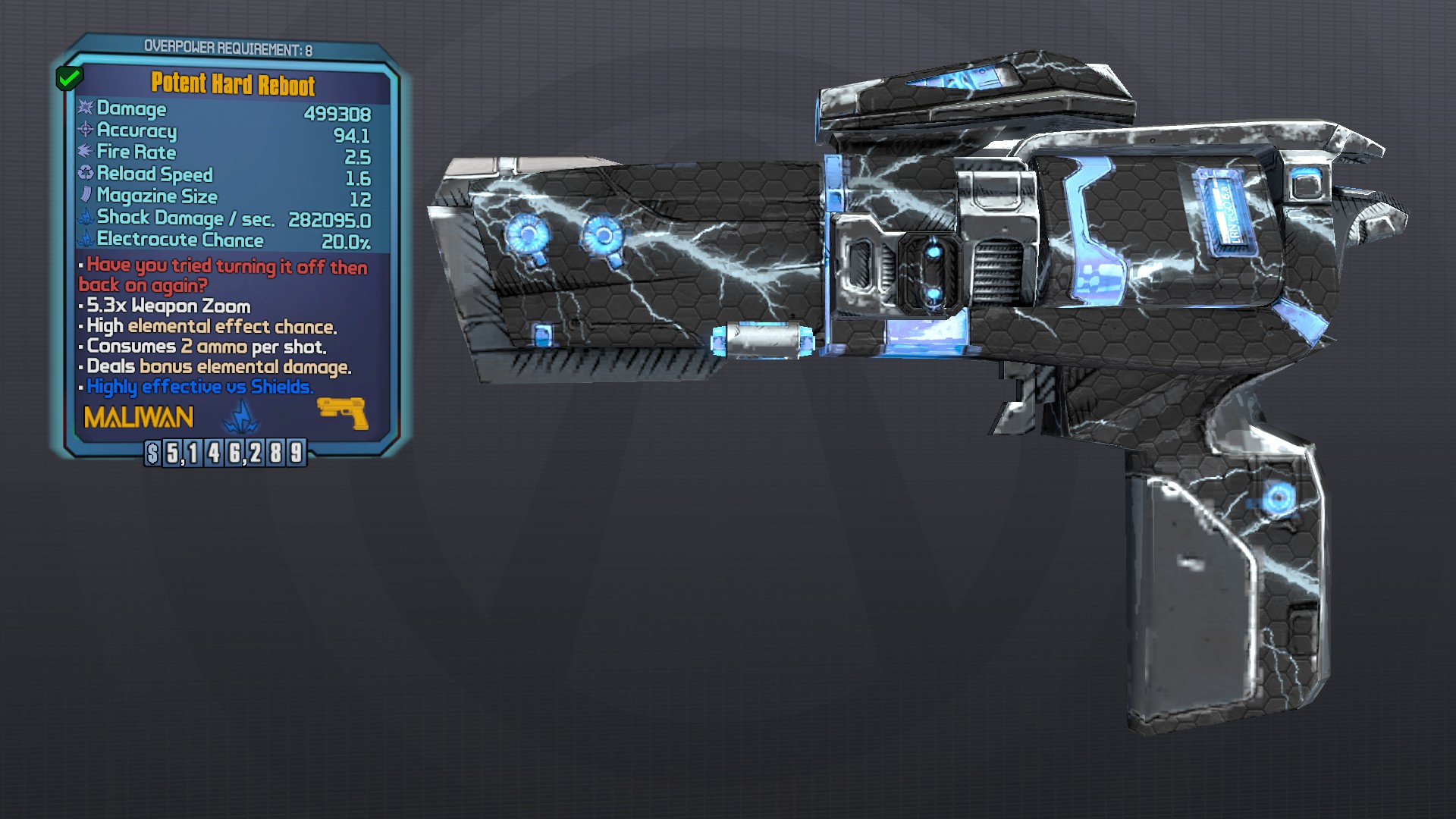Click the Fire Rate arrow icon
Image resolution: width=1456 pixels, height=819 pixels.
coord(85,152)
